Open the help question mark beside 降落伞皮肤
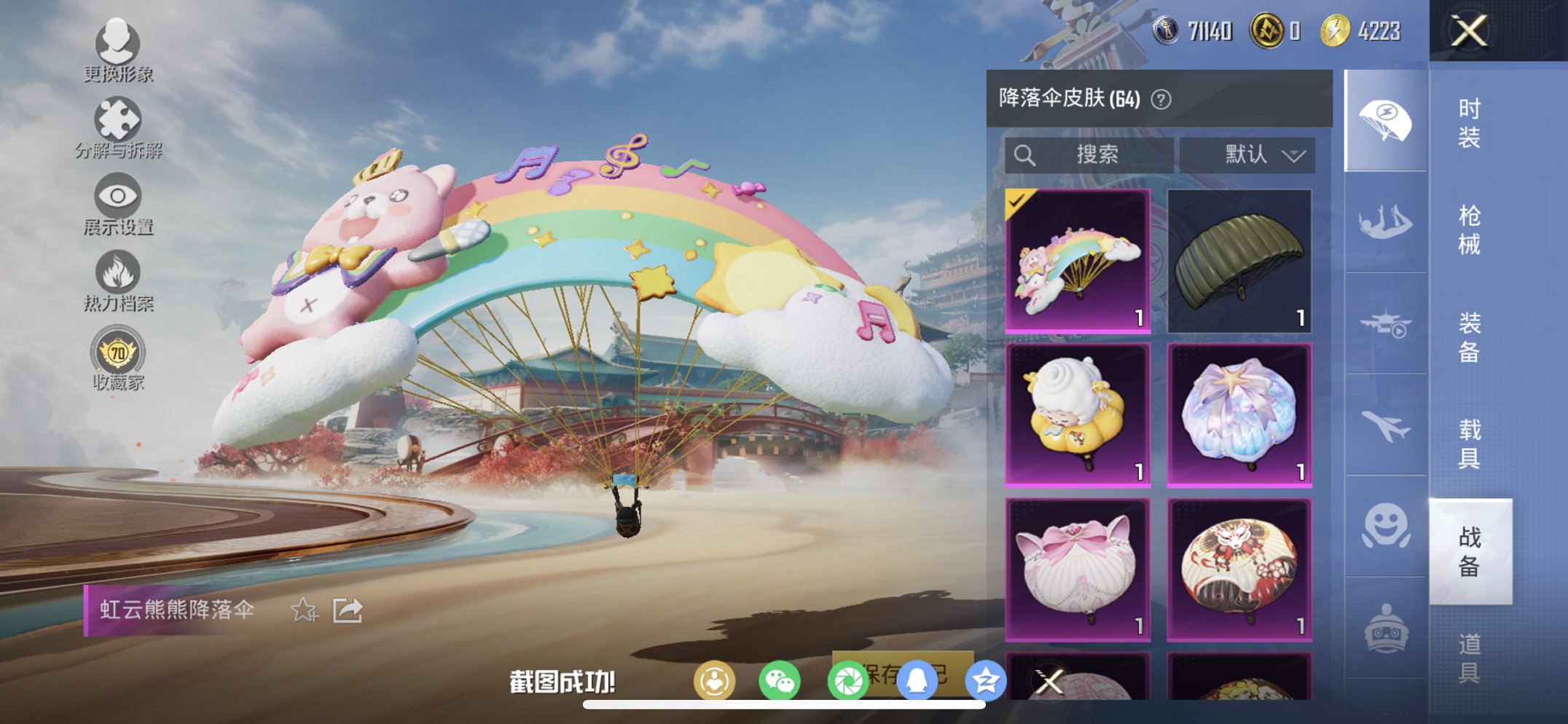 pos(1160,98)
